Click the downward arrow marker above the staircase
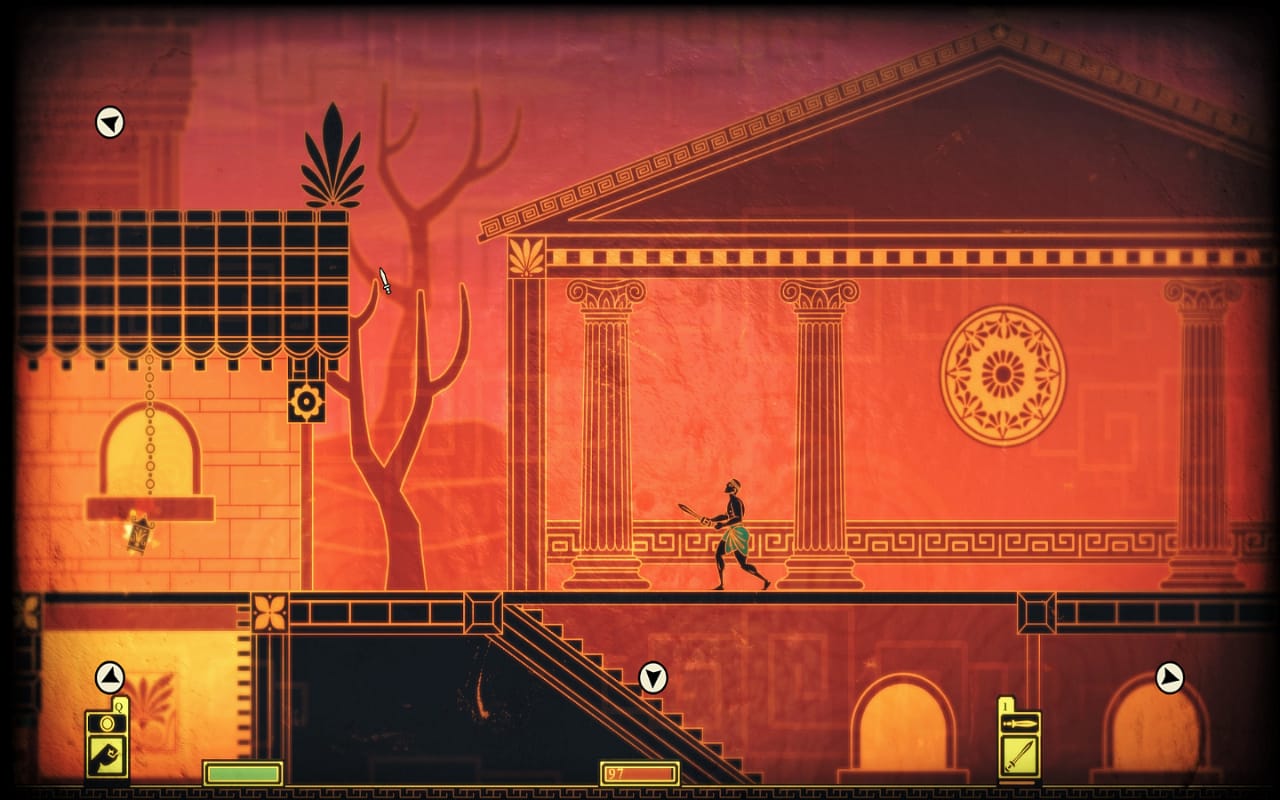 (655, 676)
